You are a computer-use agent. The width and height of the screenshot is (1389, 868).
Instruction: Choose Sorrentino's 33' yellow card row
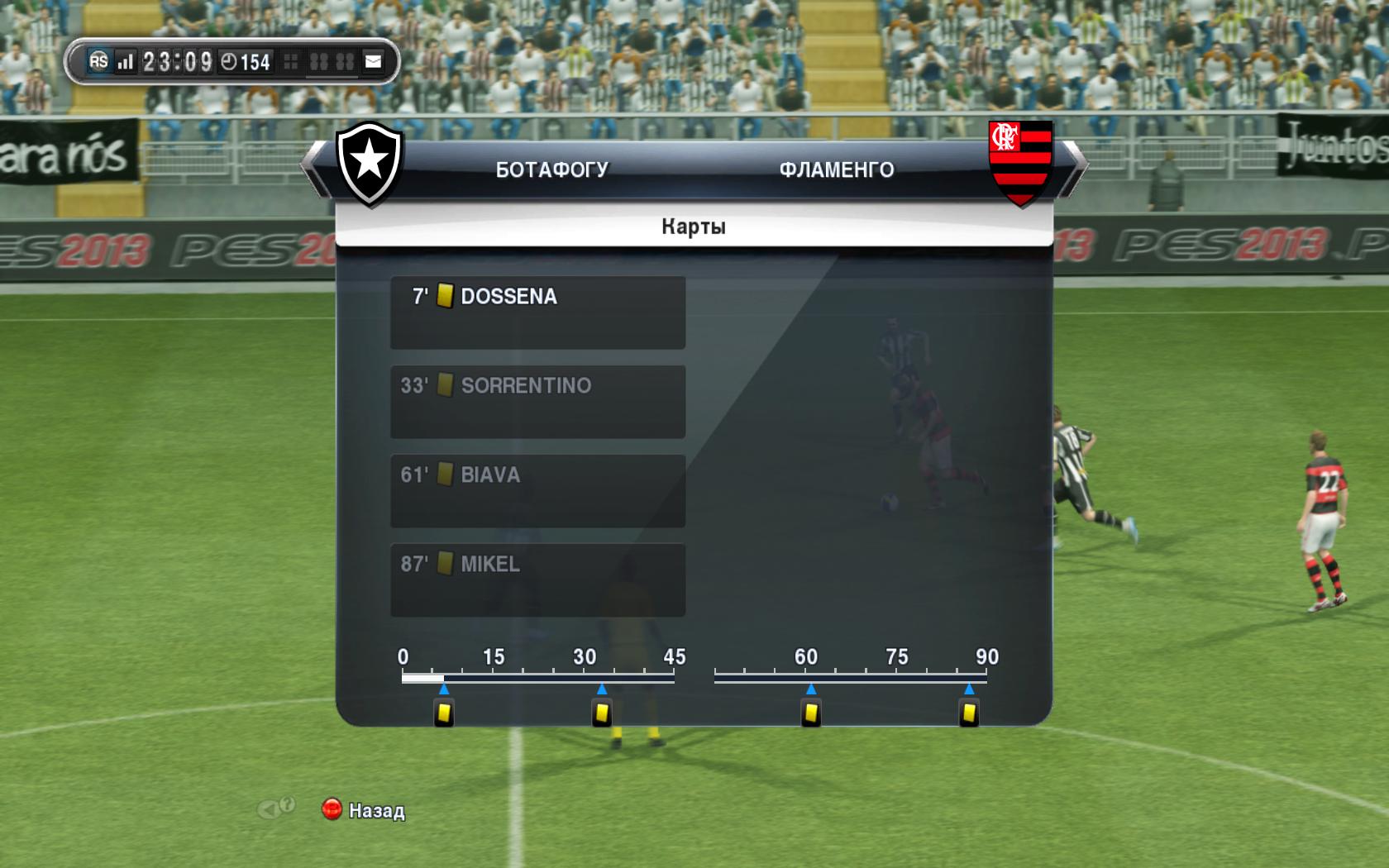click(537, 401)
